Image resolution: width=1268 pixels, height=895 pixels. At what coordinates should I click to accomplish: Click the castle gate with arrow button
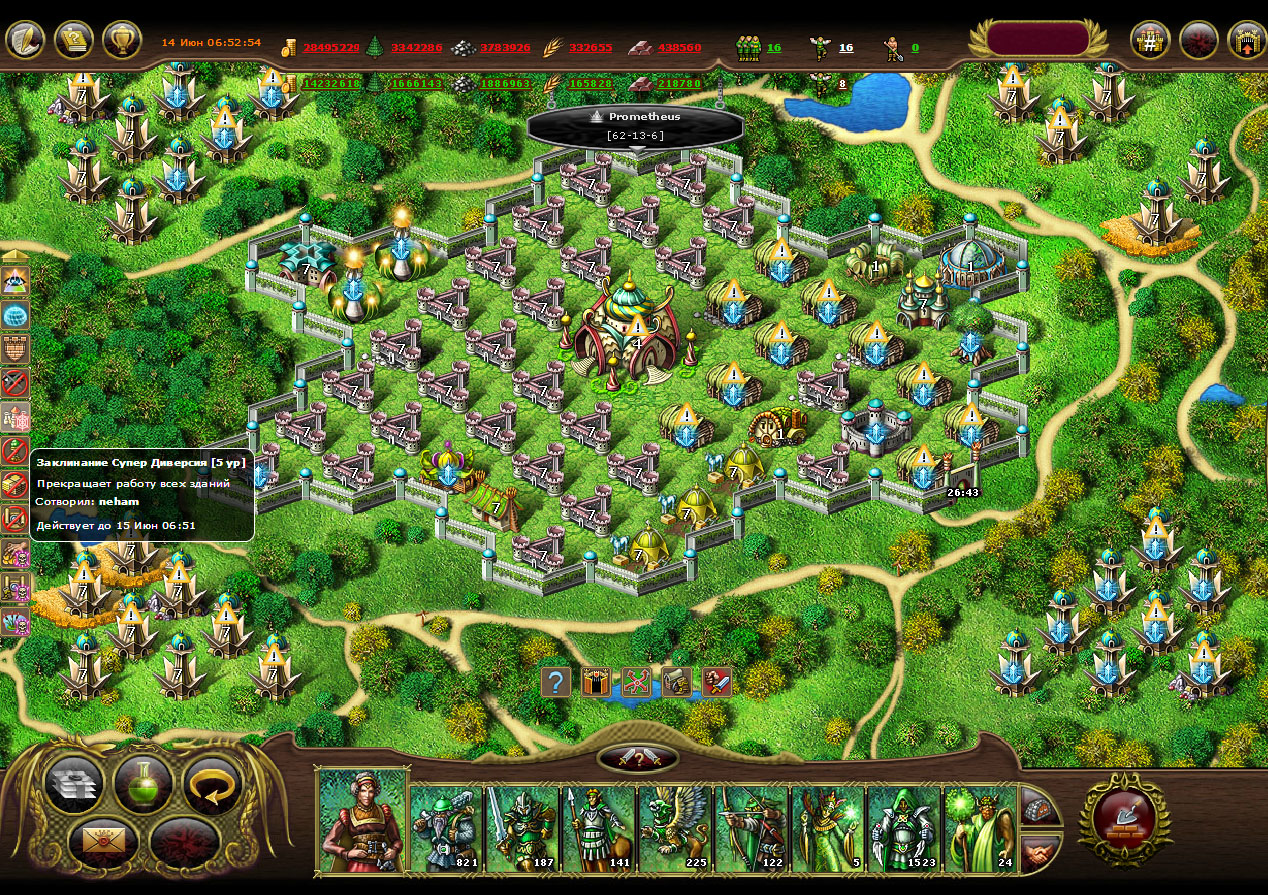point(1246,41)
